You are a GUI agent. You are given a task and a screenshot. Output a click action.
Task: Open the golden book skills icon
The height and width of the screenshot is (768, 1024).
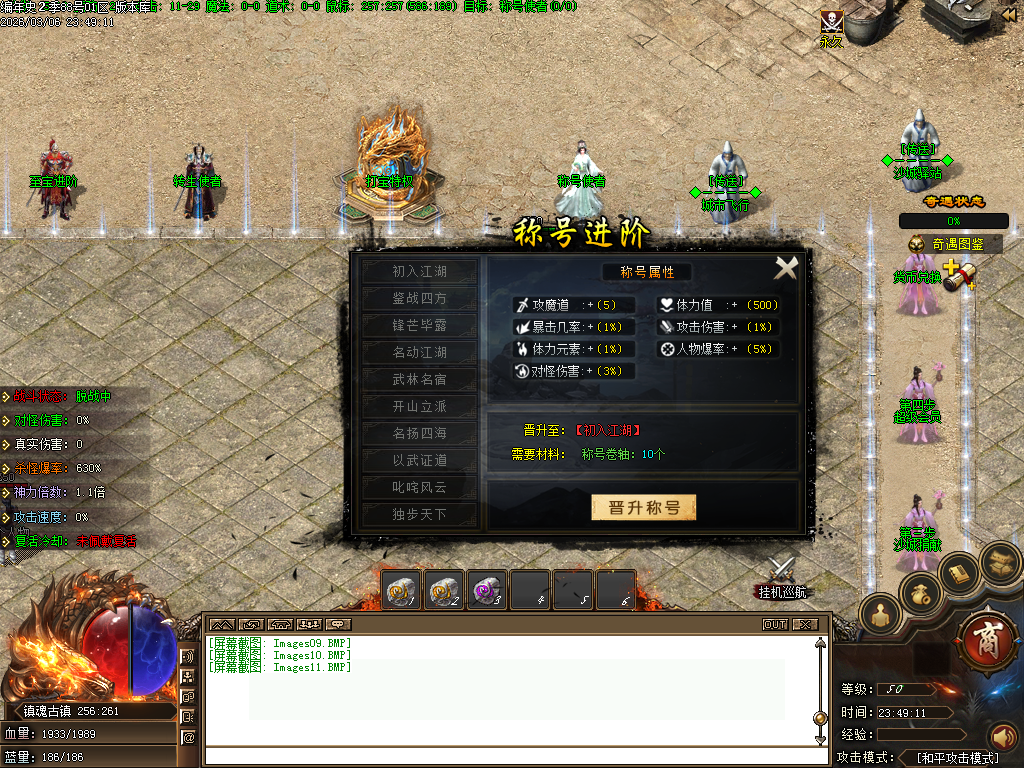pos(959,572)
